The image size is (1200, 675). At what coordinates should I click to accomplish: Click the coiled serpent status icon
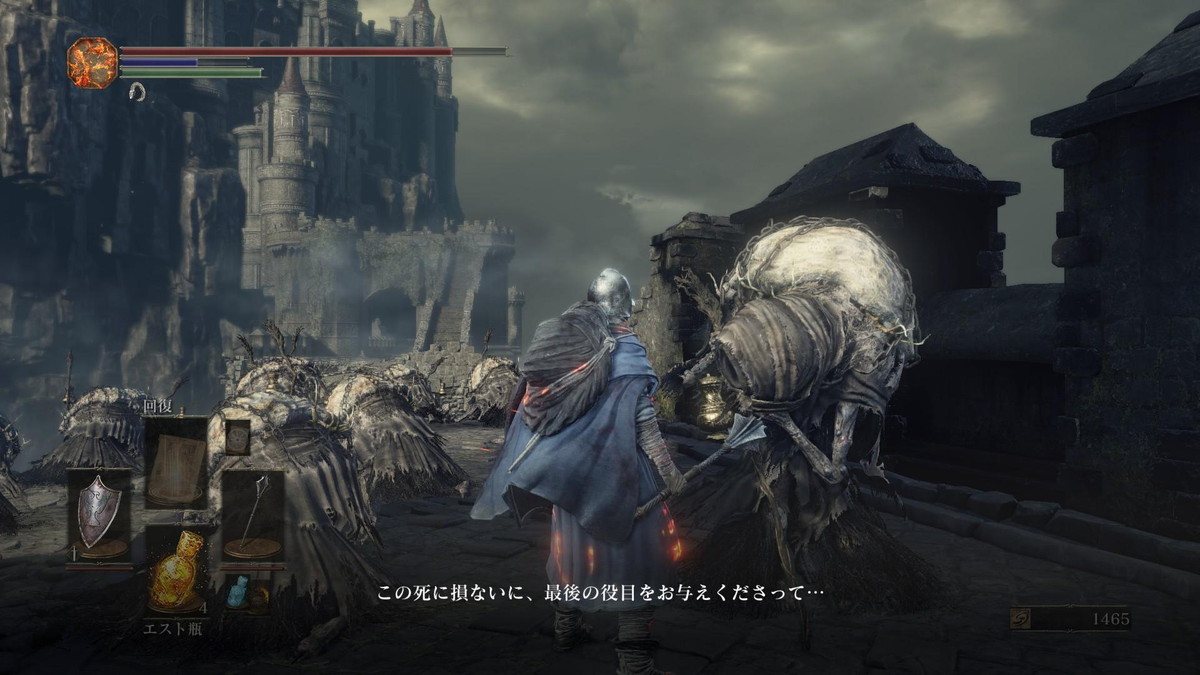click(137, 92)
